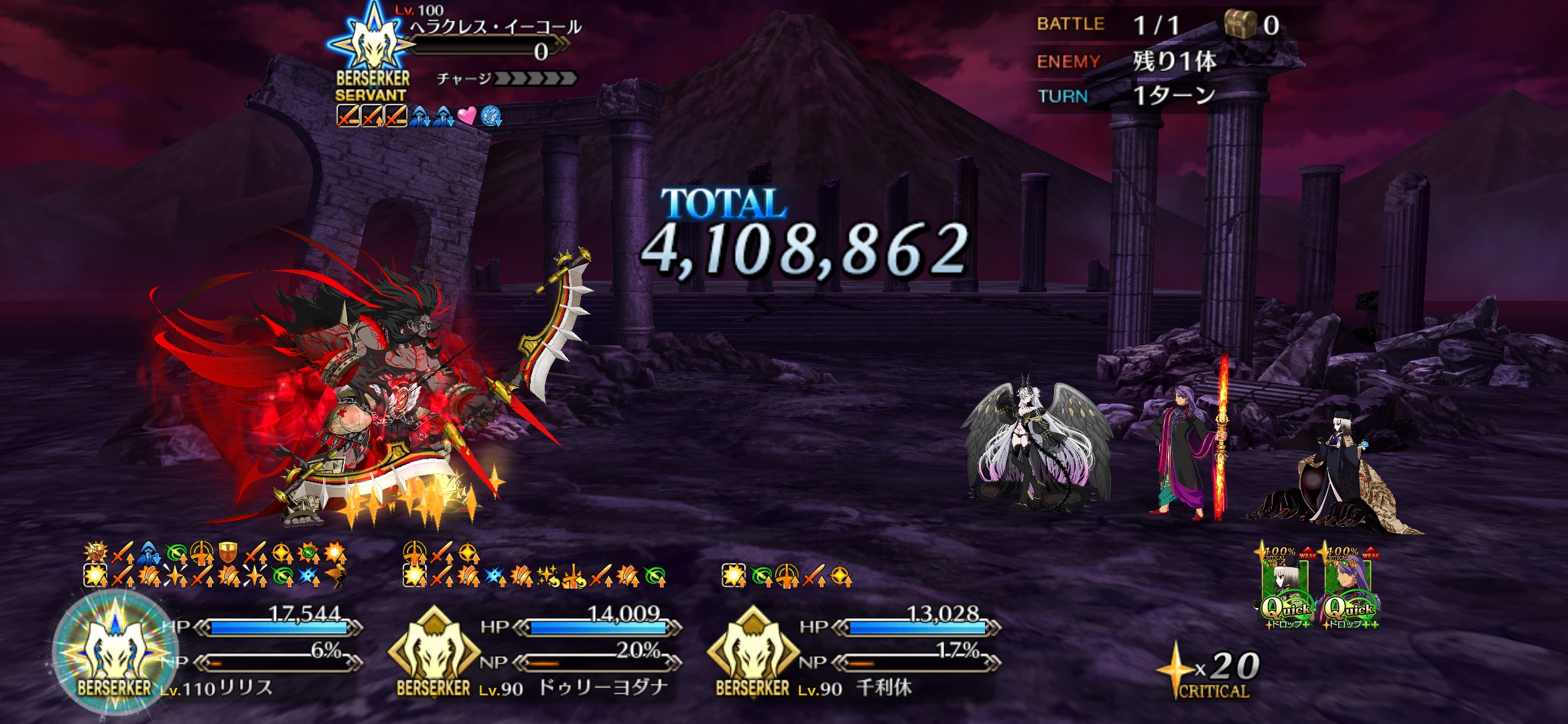1568x724 pixels.
Task: Target the enemy ヘラクレス・イーコール nameplate
Action: pyautogui.click(x=495, y=28)
